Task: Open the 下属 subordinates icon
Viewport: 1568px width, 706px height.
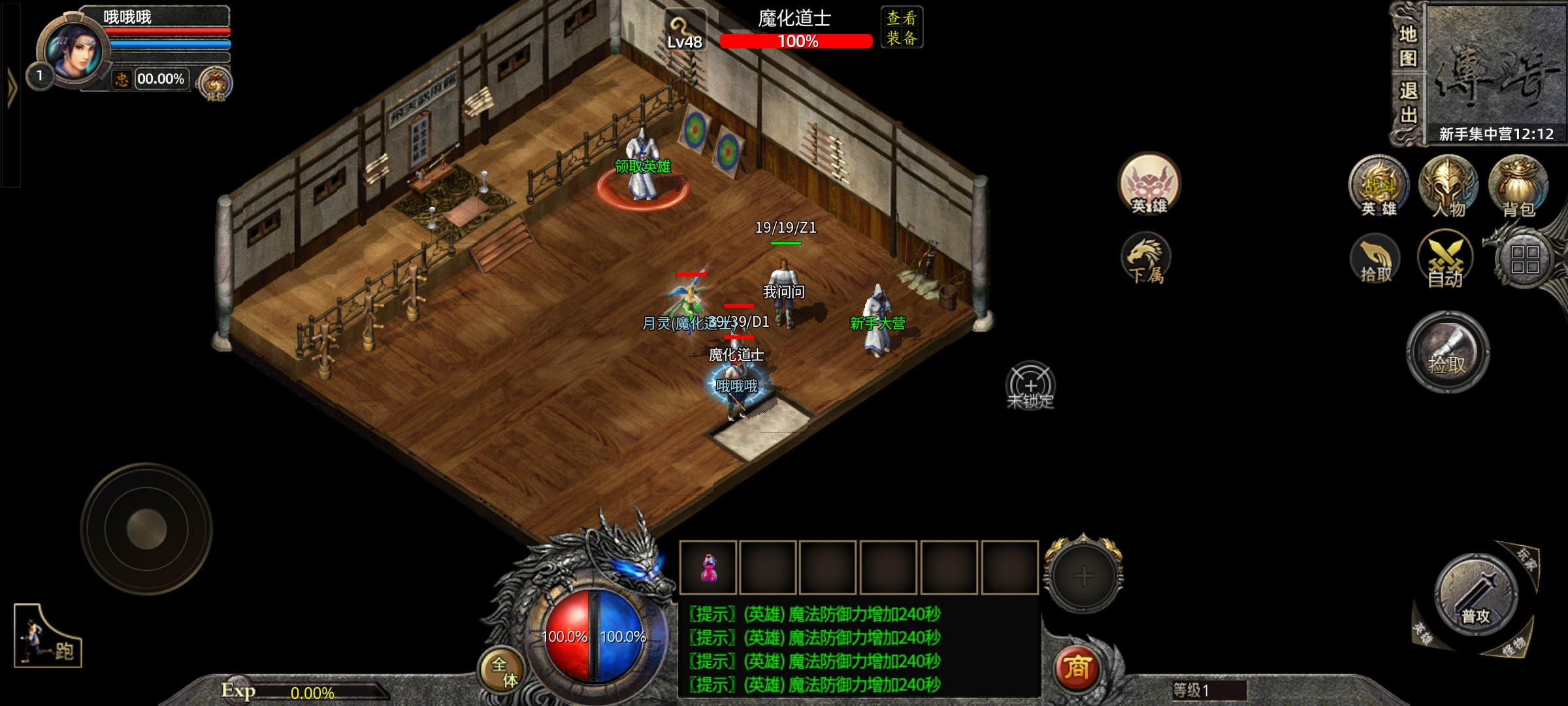Action: coord(1146,260)
